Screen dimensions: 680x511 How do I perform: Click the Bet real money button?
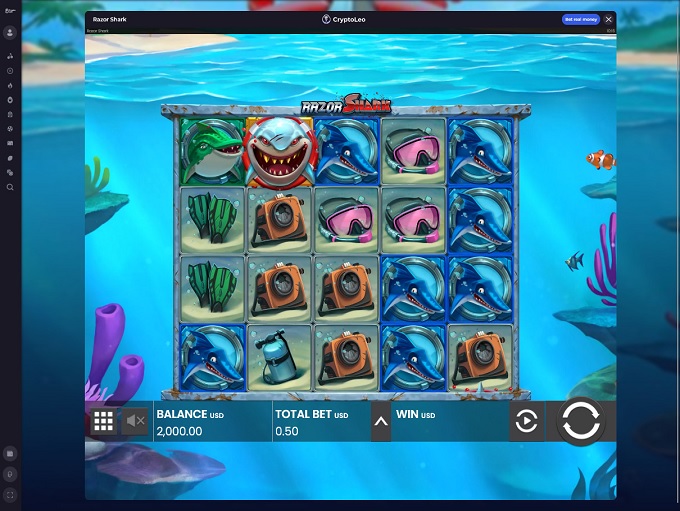click(580, 19)
